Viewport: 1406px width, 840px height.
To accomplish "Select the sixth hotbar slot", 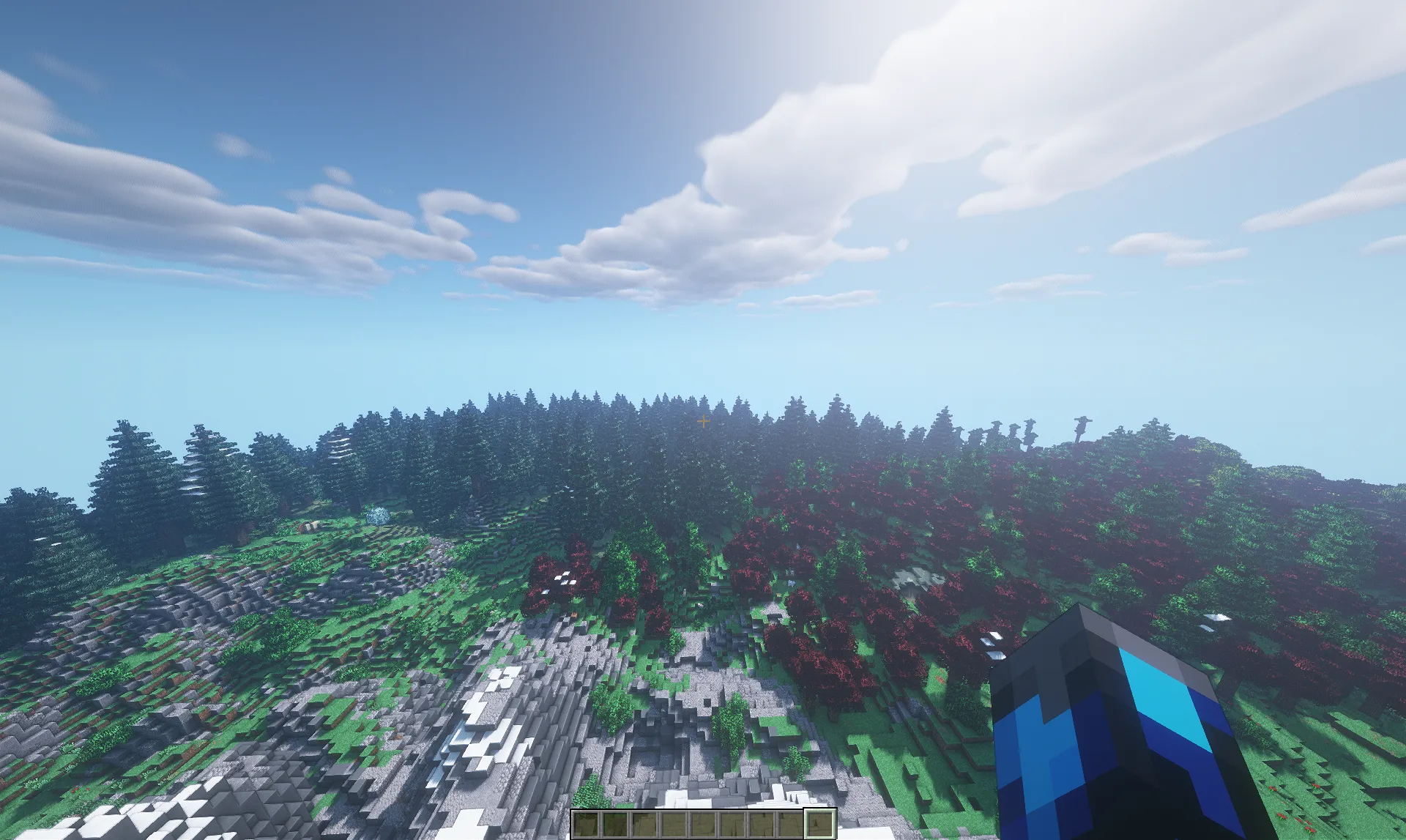I will 734,825.
